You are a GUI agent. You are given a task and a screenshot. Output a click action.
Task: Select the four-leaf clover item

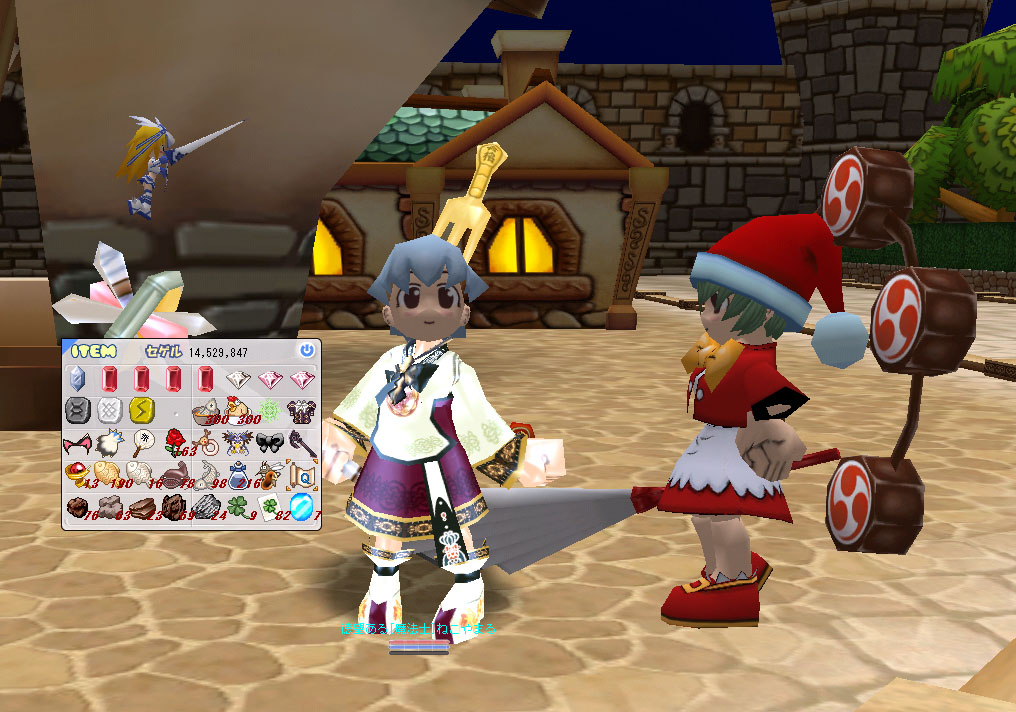tap(237, 505)
